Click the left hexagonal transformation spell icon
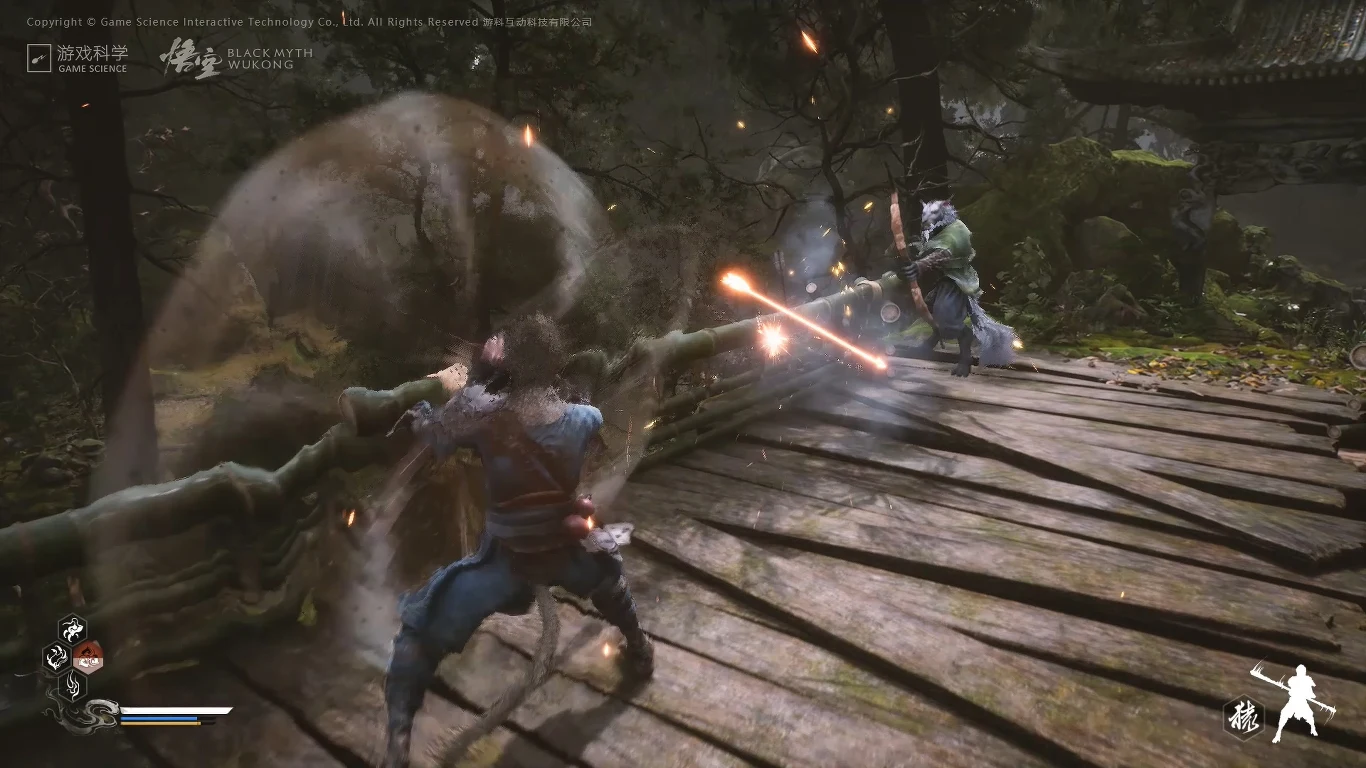Image resolution: width=1366 pixels, height=768 pixels. click(56, 655)
